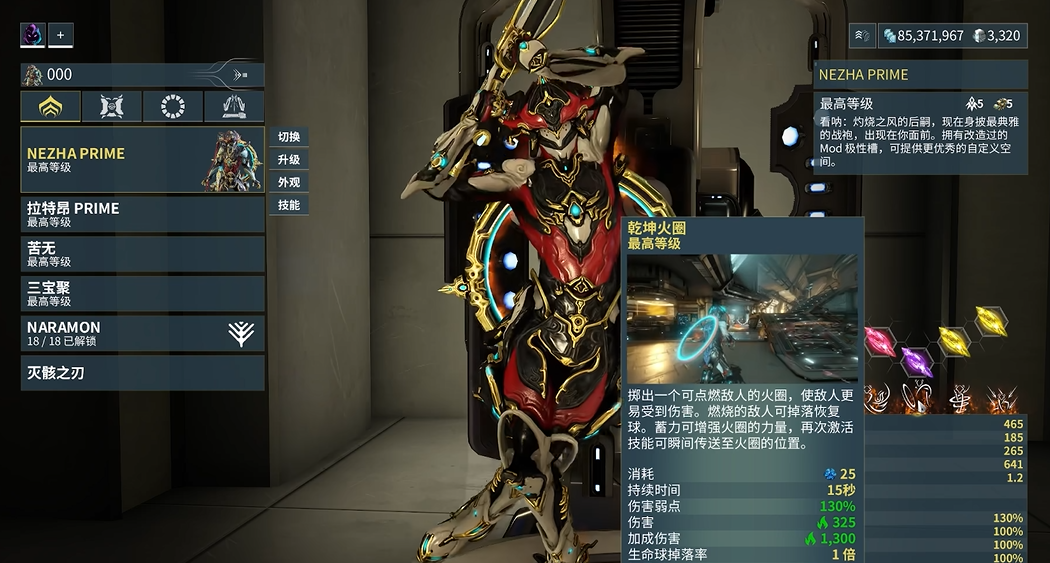The height and width of the screenshot is (563, 1050).
Task: Open the 技能 (abilities) menu
Action: (x=289, y=206)
